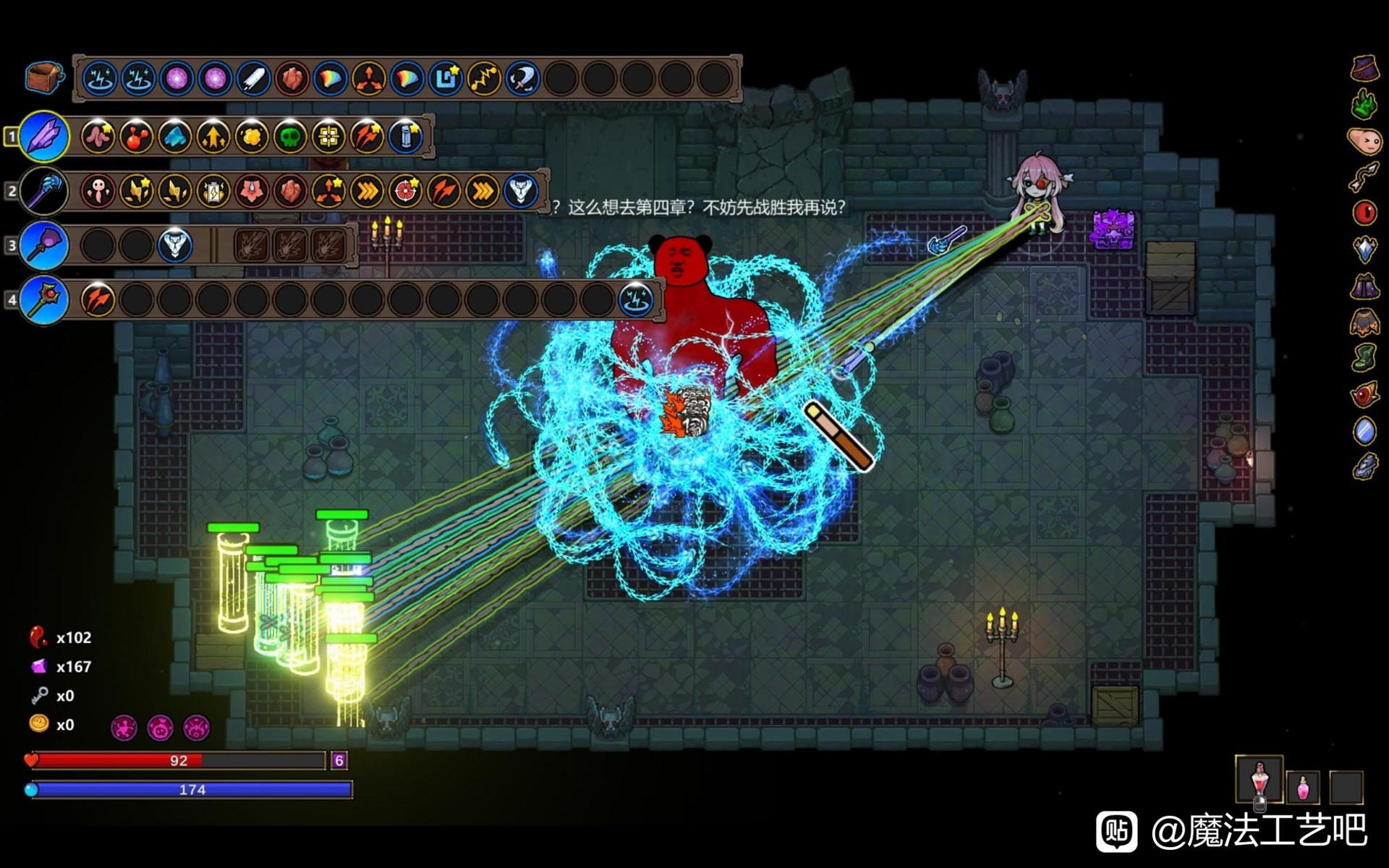Switch to the blue-tipped staff in slot 2
1389x868 pixels.
[x=43, y=191]
